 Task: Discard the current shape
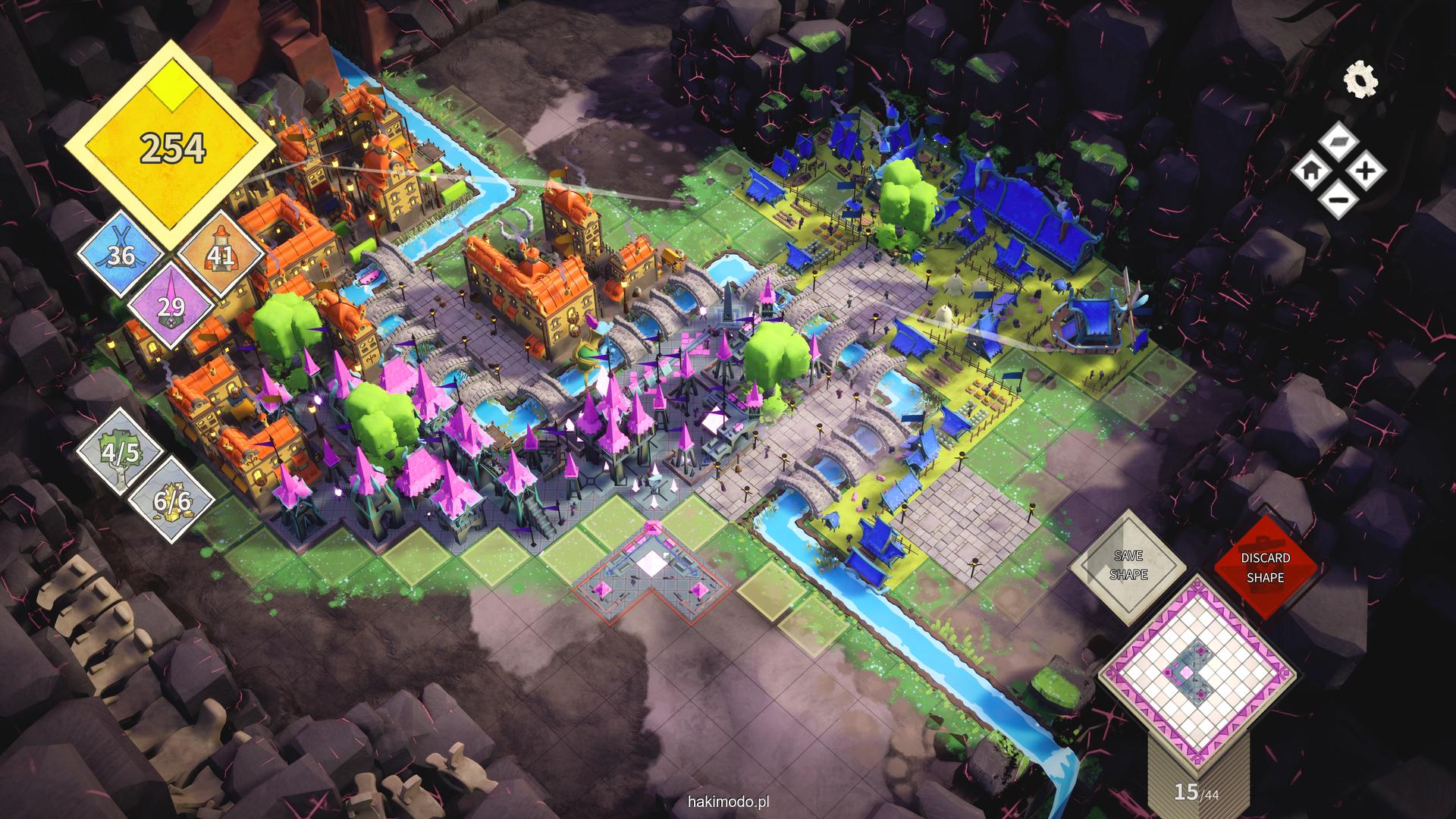[x=1265, y=567]
